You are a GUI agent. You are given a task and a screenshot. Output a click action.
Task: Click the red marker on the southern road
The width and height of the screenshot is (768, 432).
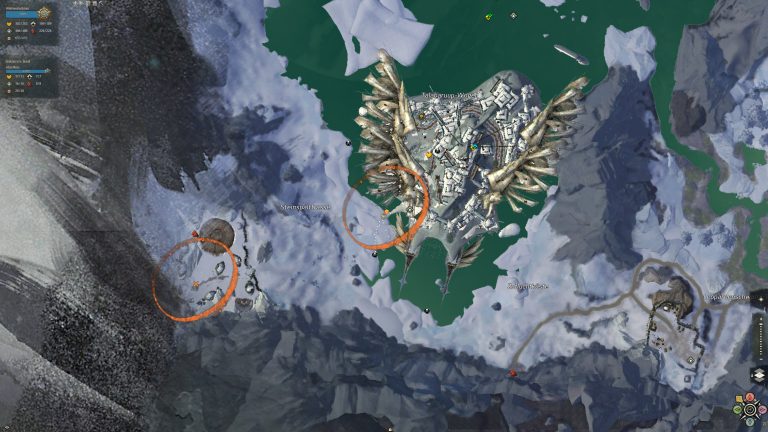coord(514,373)
